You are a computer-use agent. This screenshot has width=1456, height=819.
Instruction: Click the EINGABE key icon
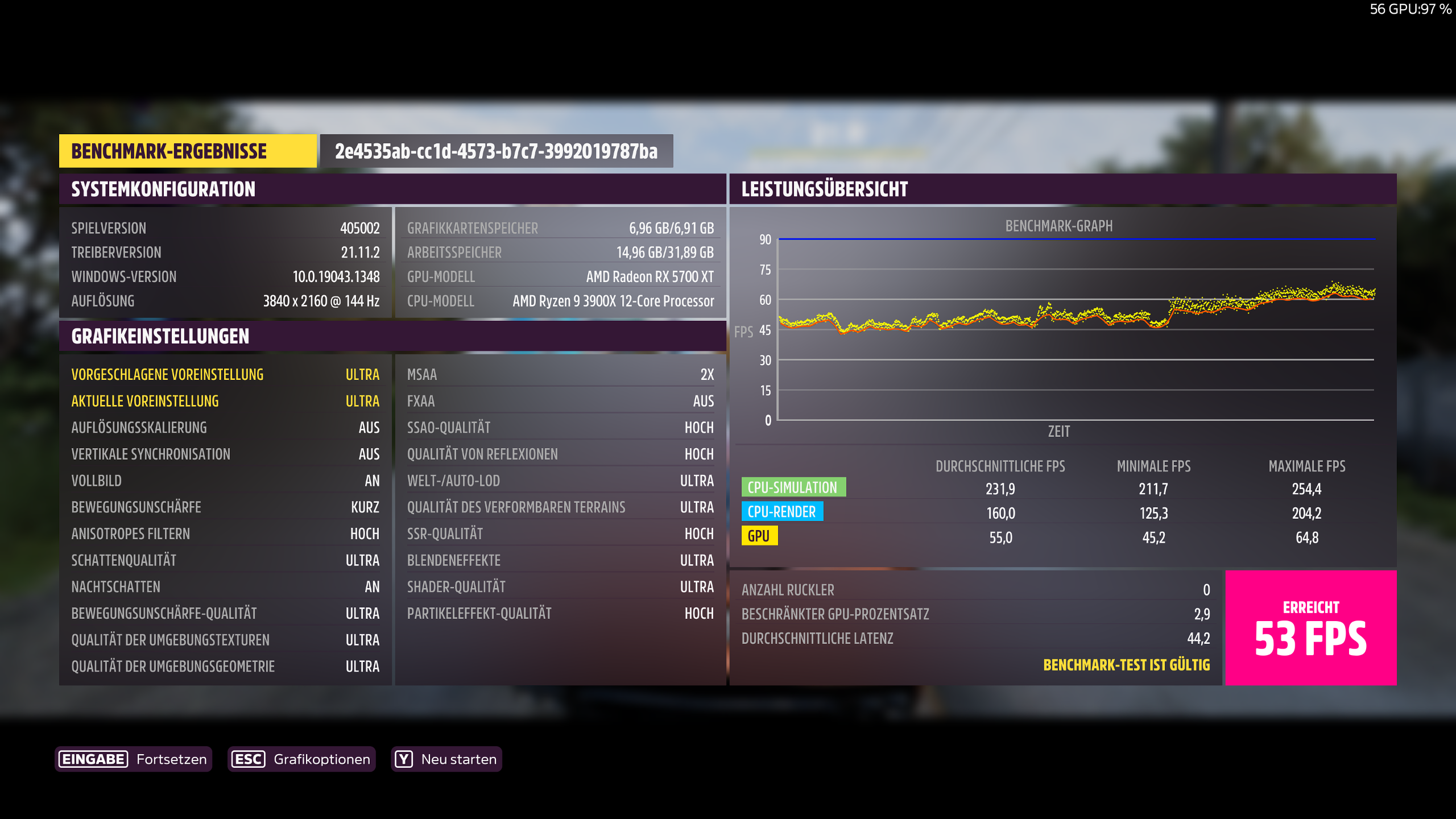[x=92, y=759]
